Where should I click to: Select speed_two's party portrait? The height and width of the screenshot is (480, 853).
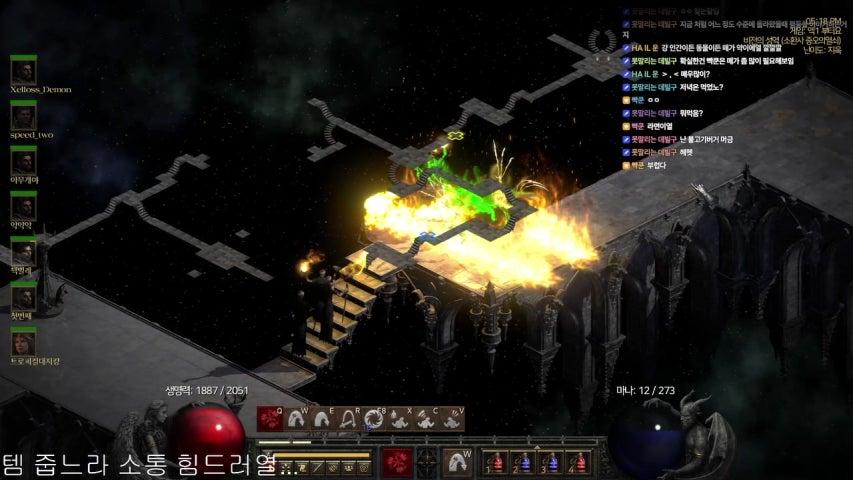[23, 116]
